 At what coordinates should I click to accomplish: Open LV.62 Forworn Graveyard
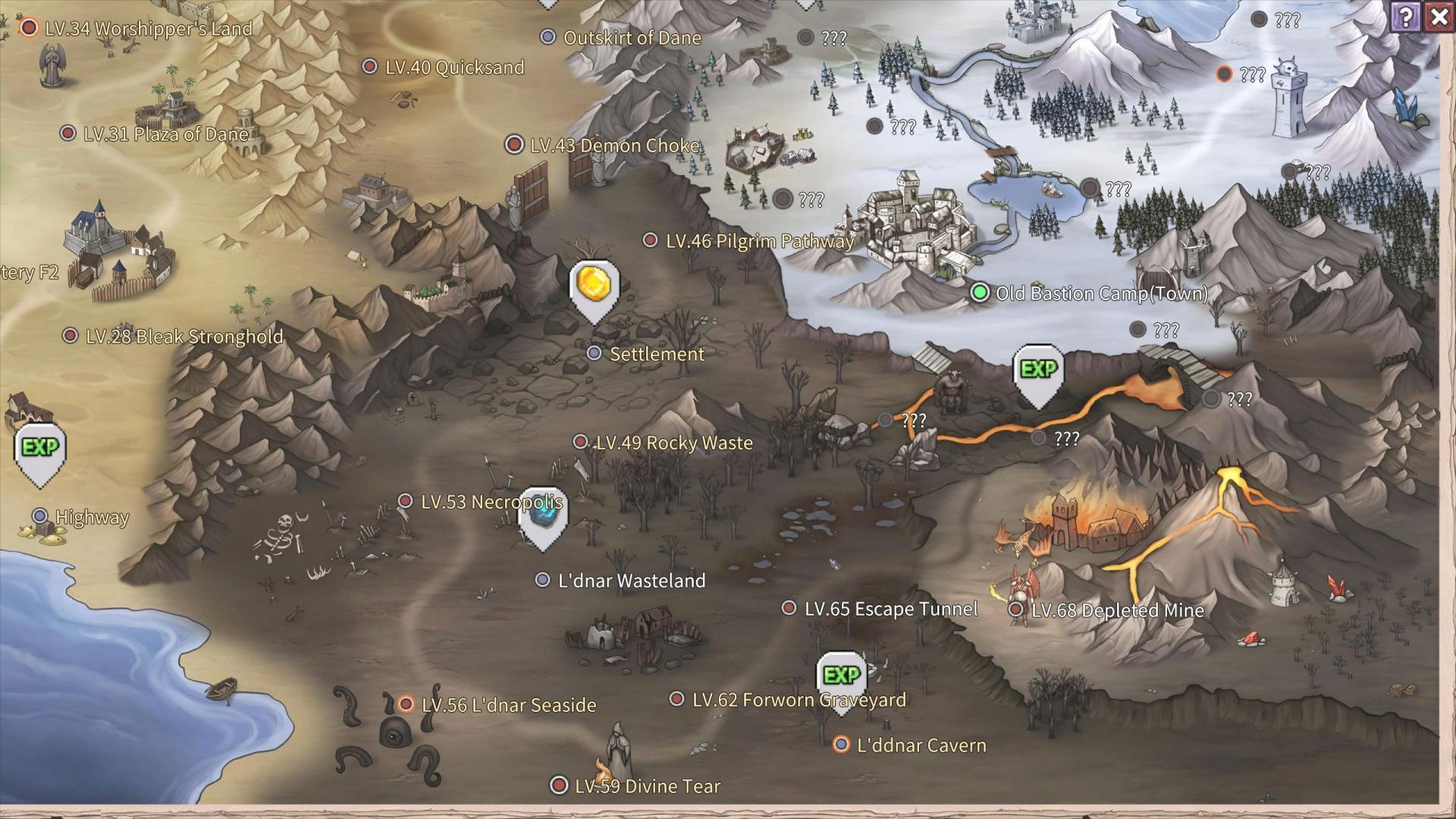(x=676, y=698)
